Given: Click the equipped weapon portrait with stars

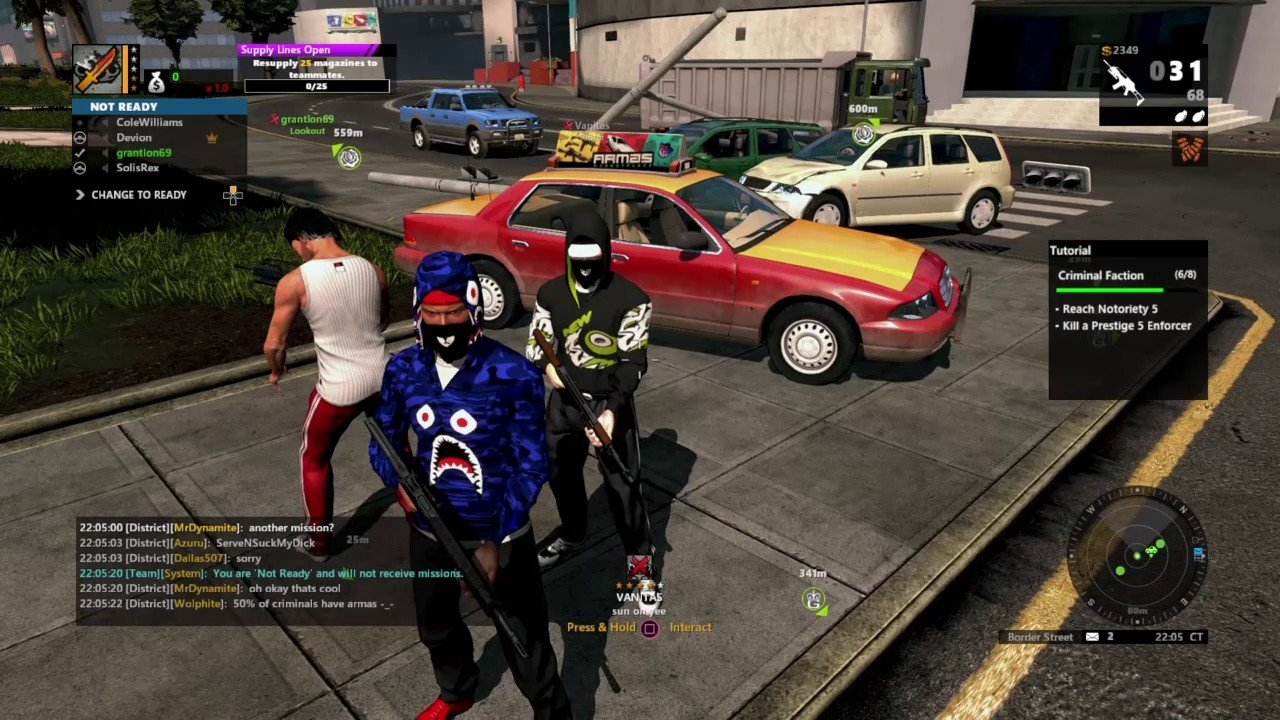Looking at the screenshot, I should click(x=98, y=69).
